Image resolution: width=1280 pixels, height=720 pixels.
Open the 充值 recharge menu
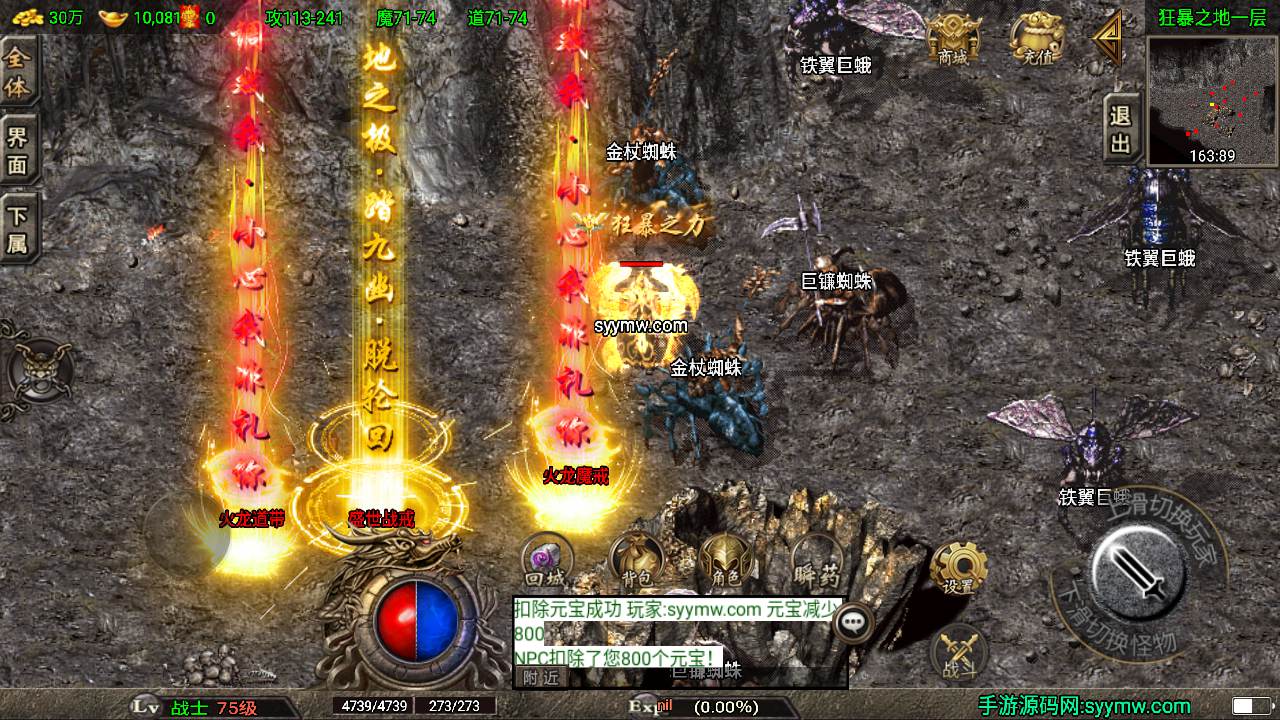1034,41
